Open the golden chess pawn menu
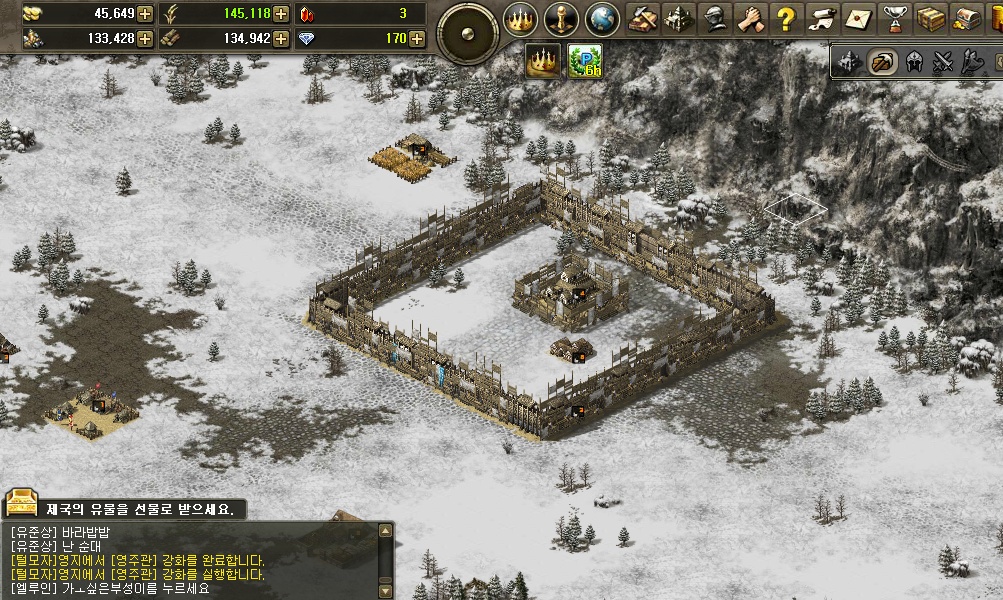The height and width of the screenshot is (600, 1003). (561, 18)
